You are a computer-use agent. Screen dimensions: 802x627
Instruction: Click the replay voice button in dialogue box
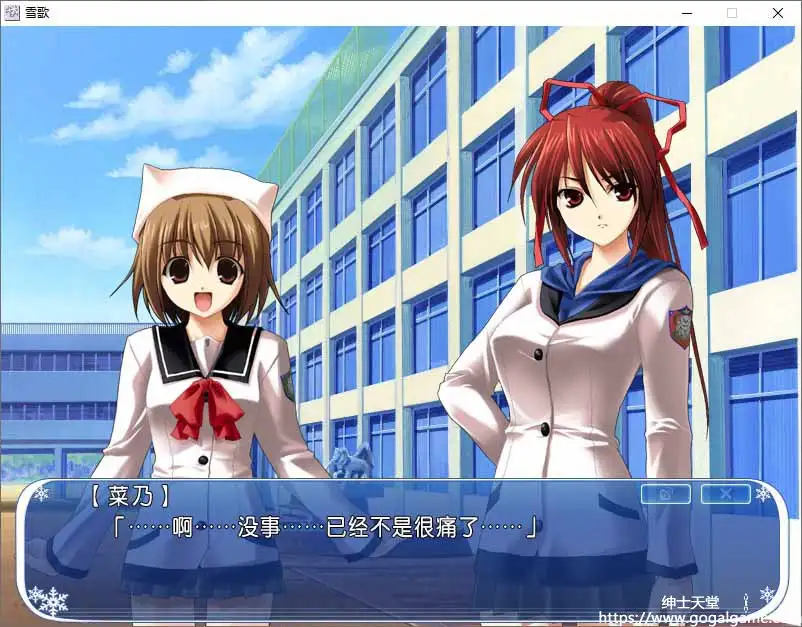(x=666, y=494)
